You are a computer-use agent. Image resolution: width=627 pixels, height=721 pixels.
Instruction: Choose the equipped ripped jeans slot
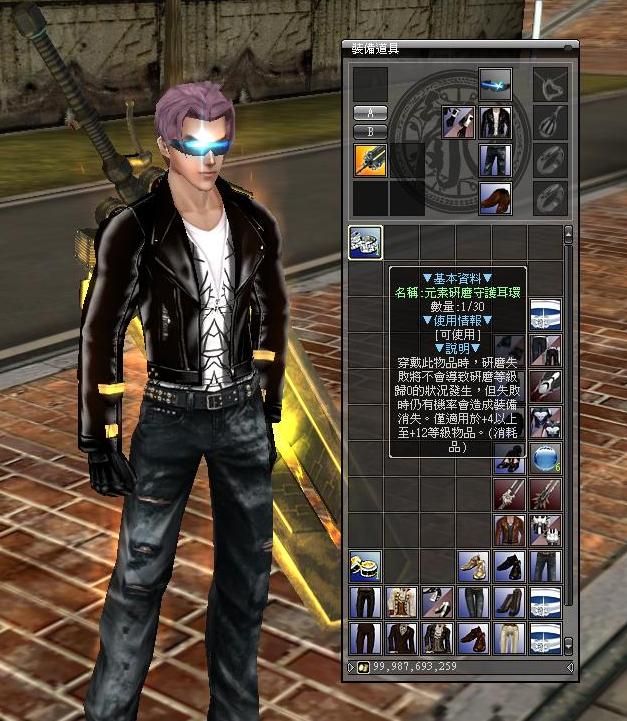point(495,160)
